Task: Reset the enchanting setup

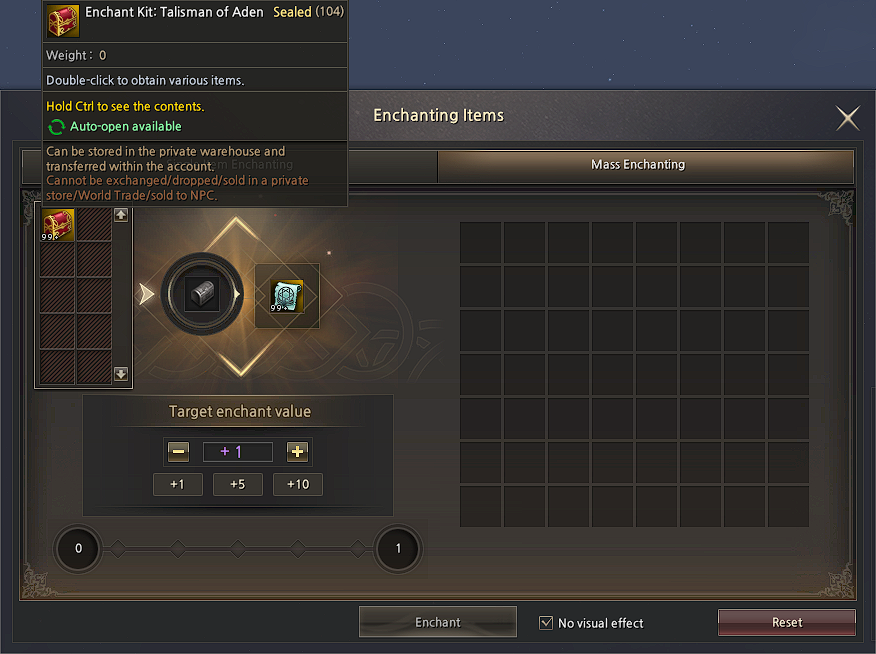Action: pos(787,622)
